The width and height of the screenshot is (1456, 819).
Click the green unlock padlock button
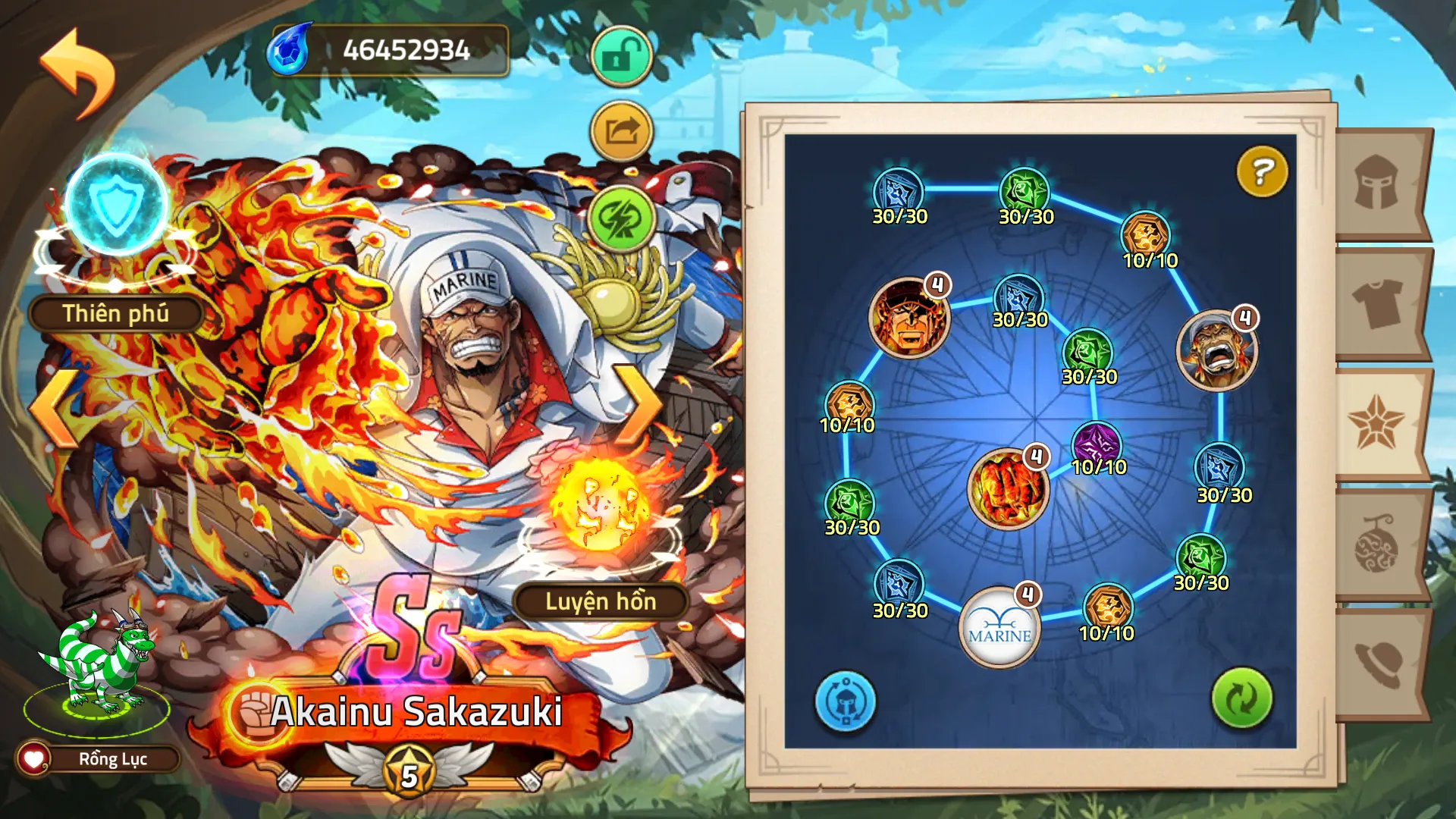pos(621,56)
